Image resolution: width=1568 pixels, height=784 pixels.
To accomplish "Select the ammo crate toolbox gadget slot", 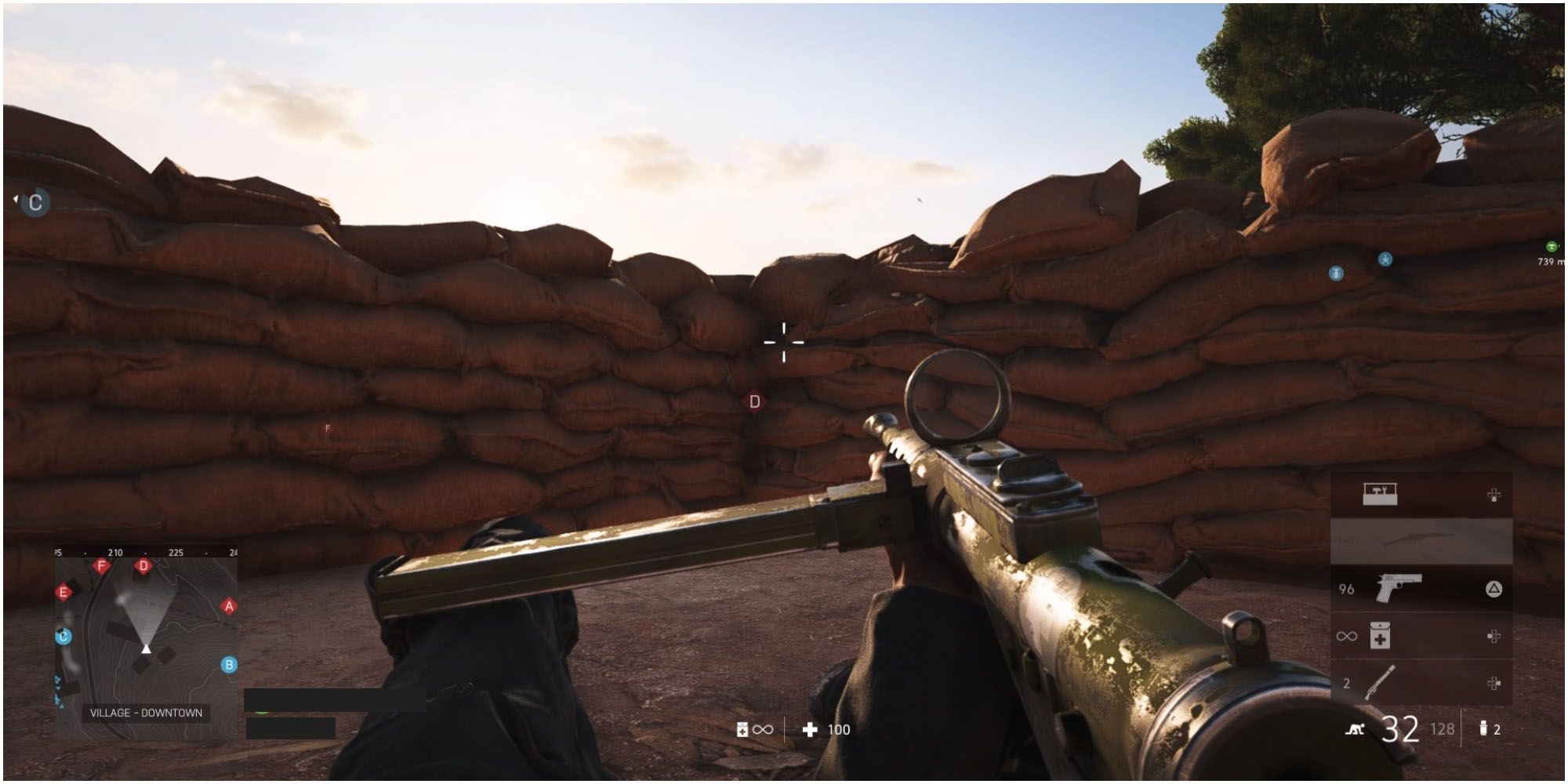I will [x=1380, y=492].
